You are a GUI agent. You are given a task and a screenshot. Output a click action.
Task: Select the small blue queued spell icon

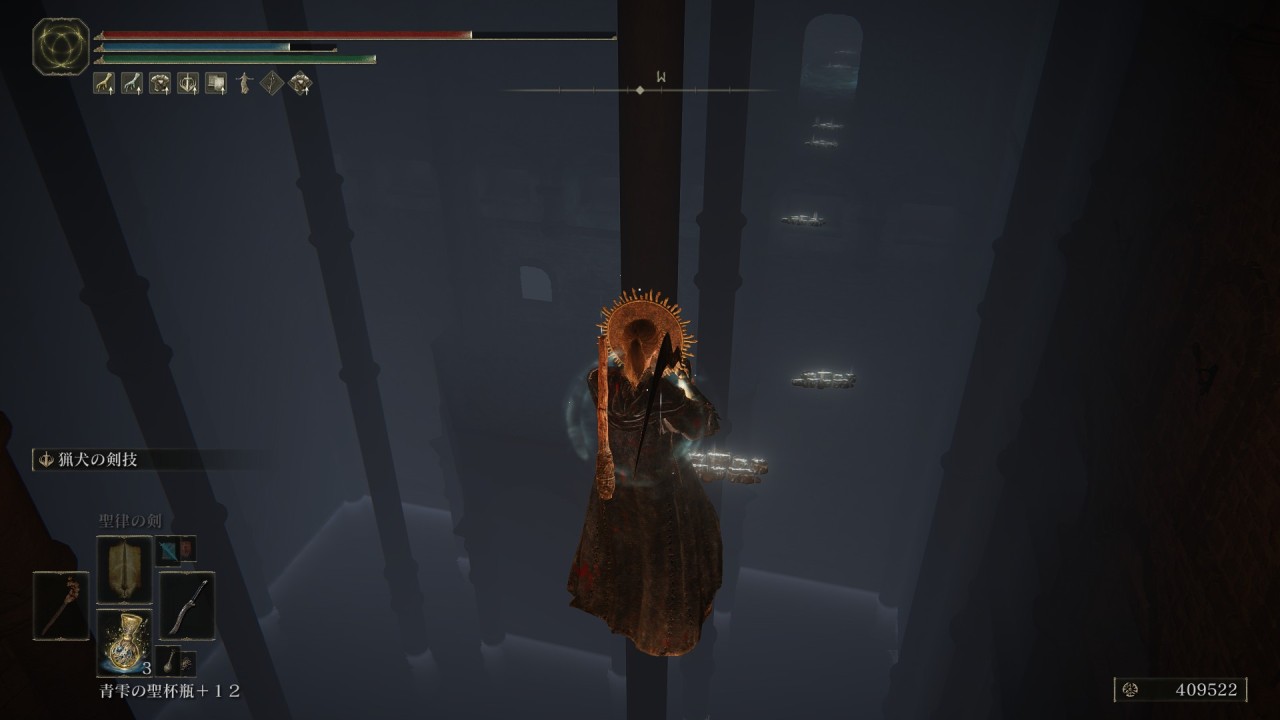[166, 549]
